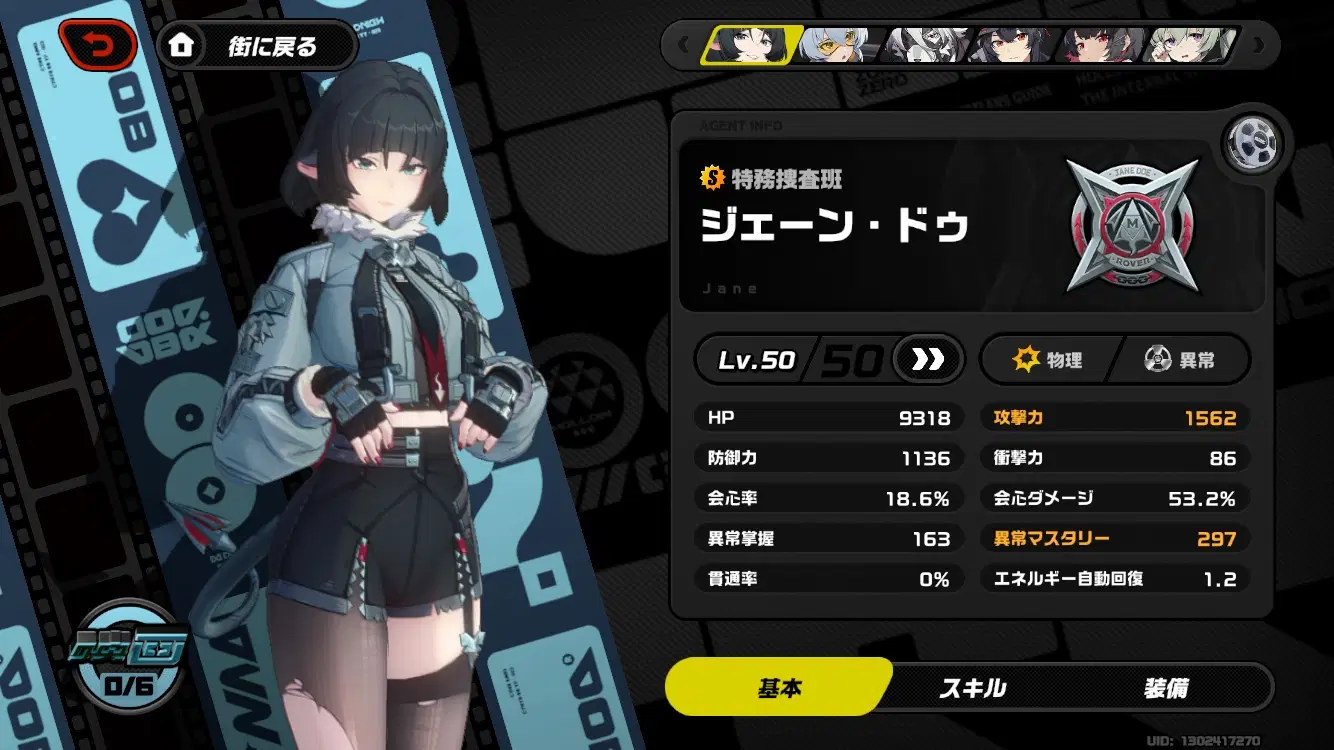The height and width of the screenshot is (750, 1334).
Task: Click the red back arrow button
Action: 98,45
